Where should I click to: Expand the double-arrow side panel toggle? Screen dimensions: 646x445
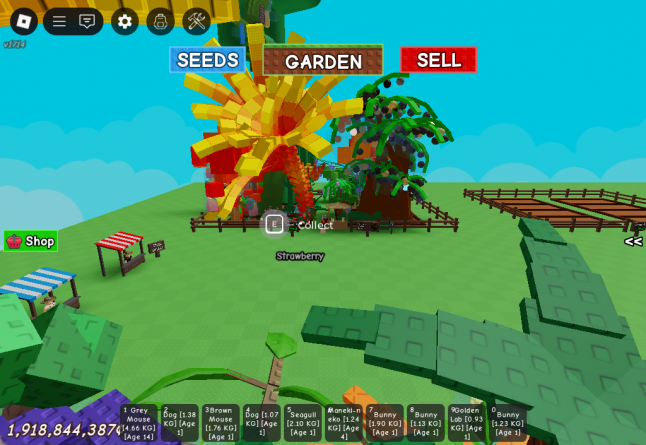633,241
